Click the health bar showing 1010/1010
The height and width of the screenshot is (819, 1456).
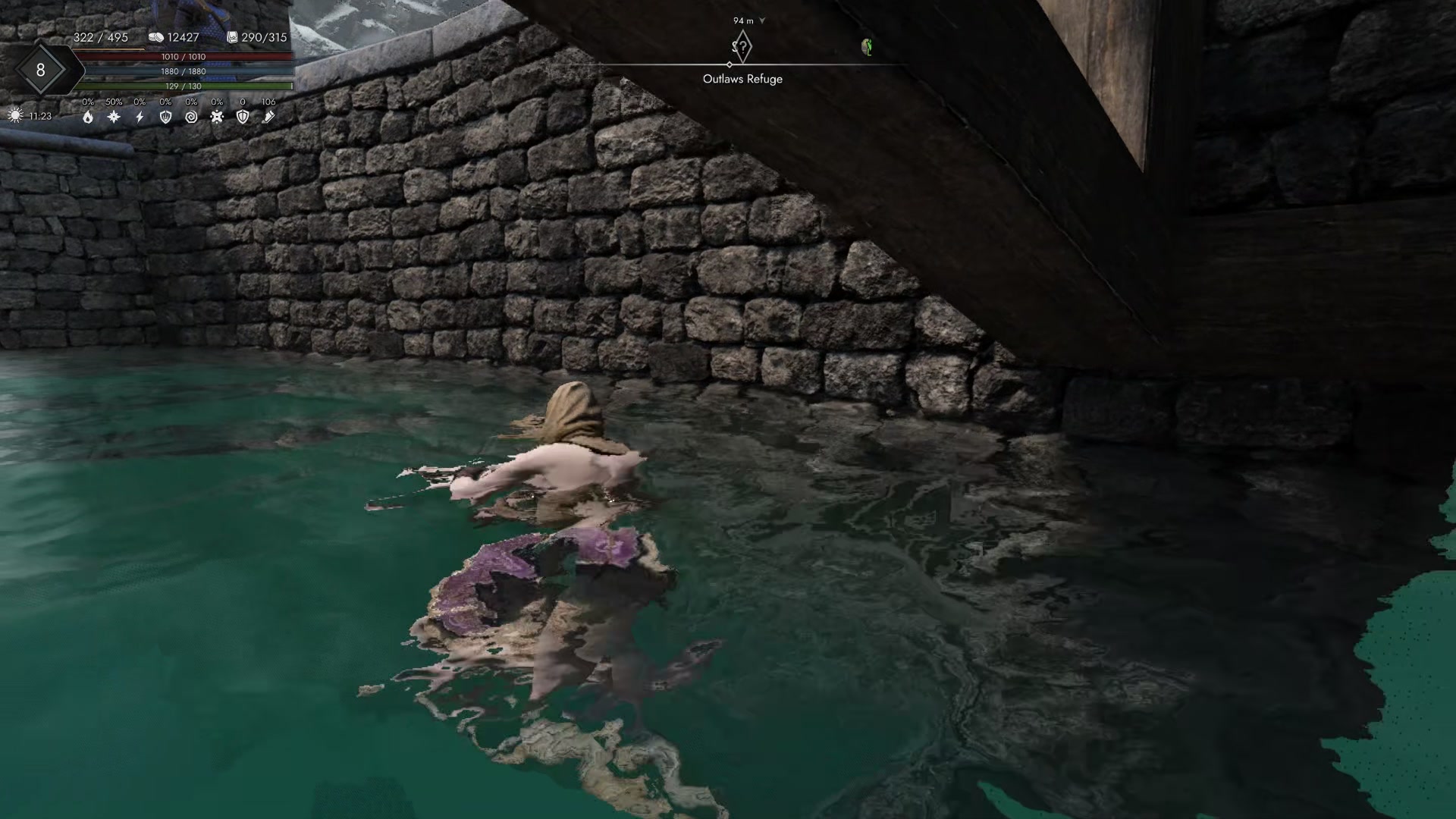[x=182, y=56]
